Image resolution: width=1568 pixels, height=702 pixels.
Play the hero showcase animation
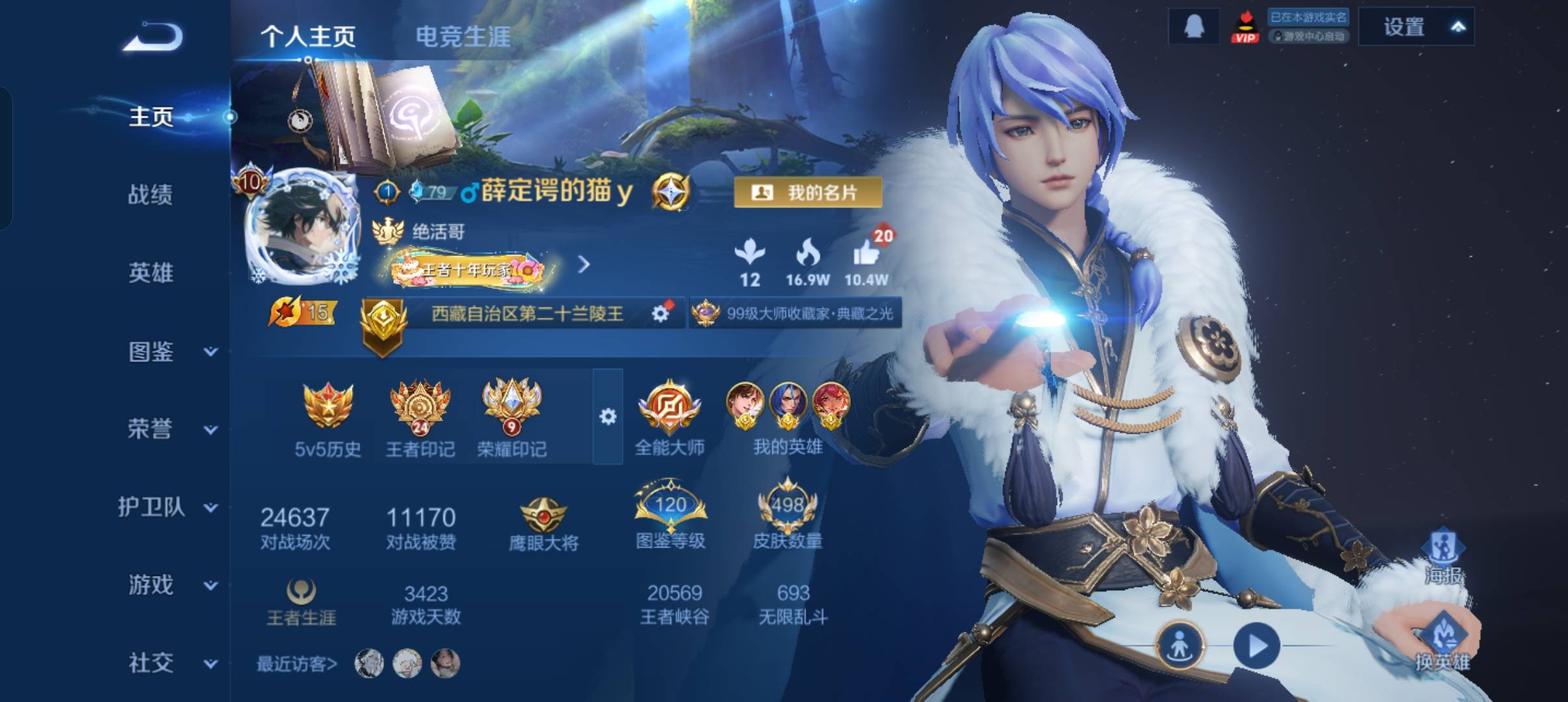click(1256, 645)
